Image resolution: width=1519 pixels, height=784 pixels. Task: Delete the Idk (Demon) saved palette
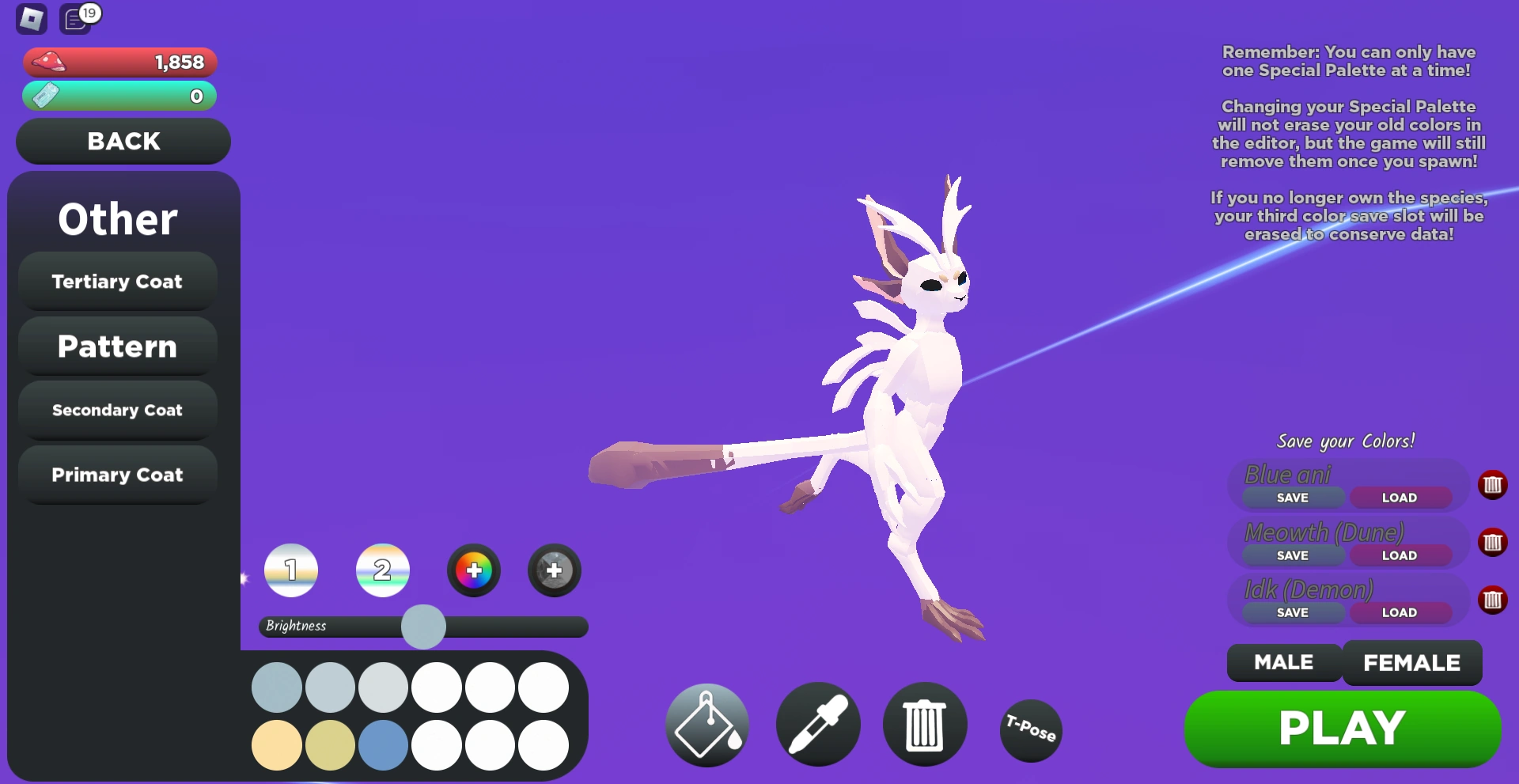coord(1494,600)
